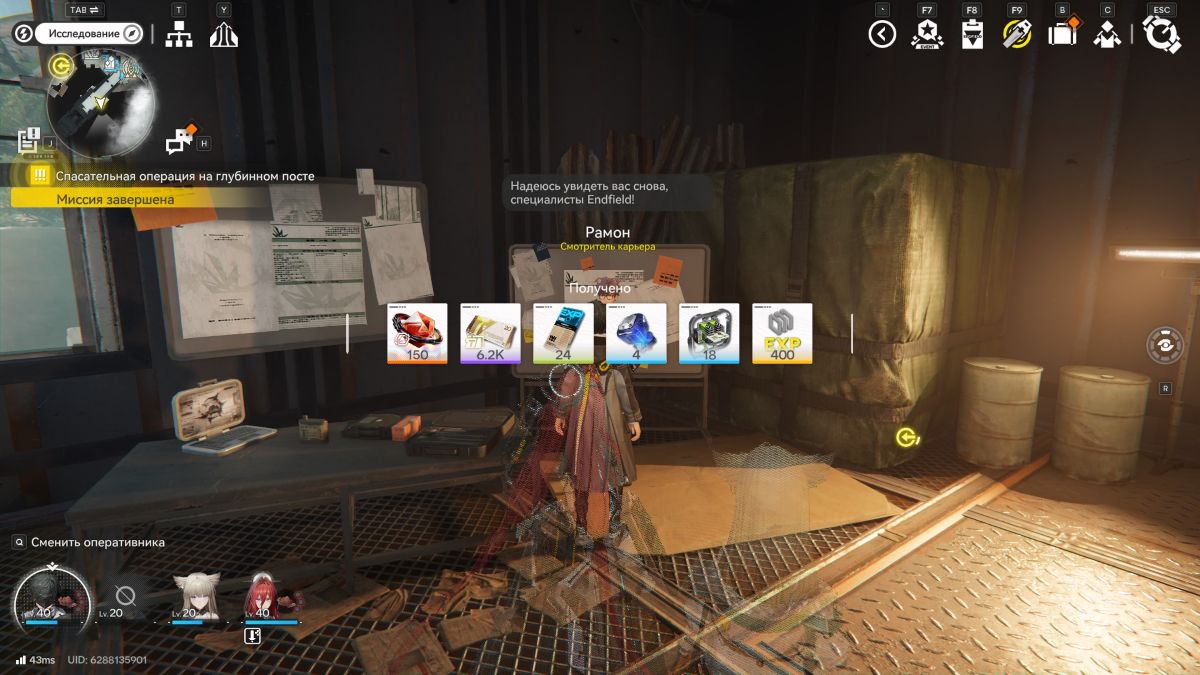Open the yellow-ringed ticket icon
1200x675 pixels.
click(x=1016, y=35)
